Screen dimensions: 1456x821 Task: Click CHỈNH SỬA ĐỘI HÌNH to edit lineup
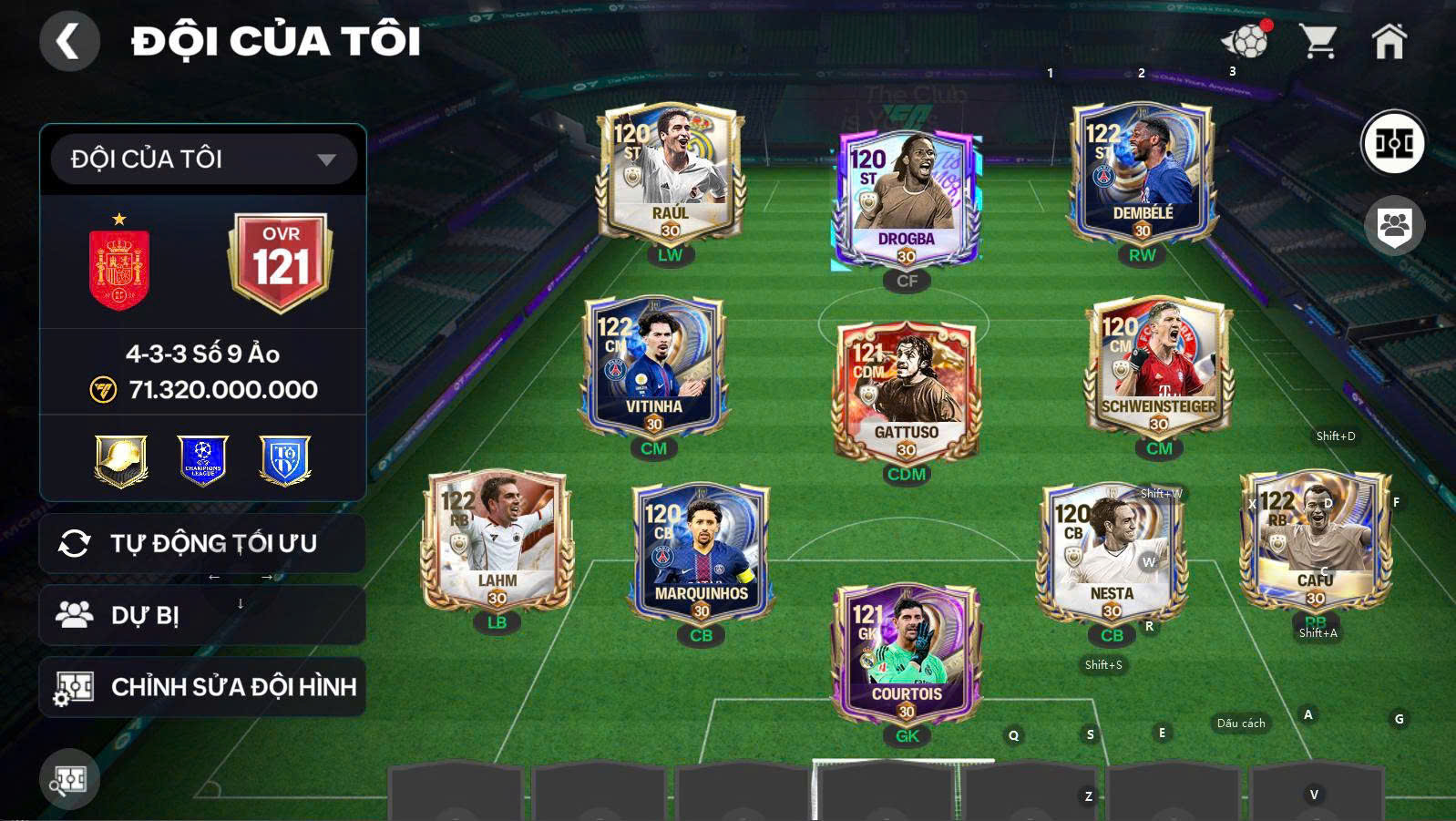point(202,686)
